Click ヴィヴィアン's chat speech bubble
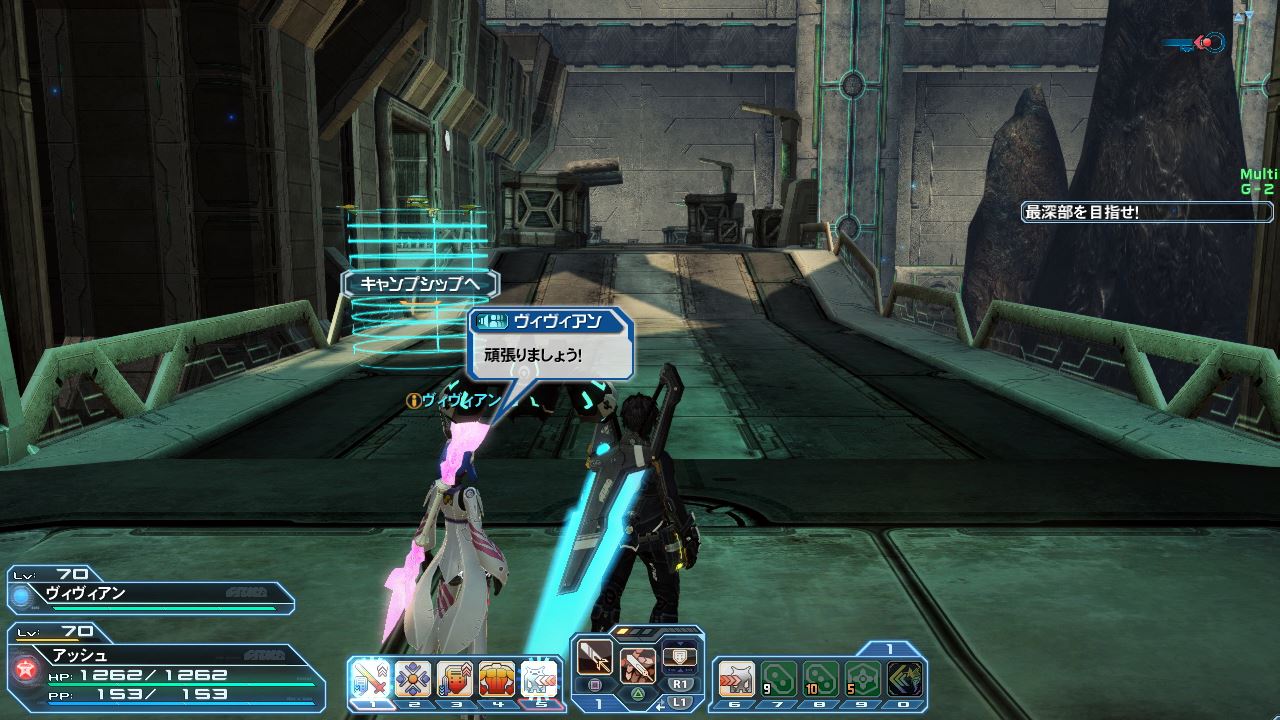Image resolution: width=1280 pixels, height=720 pixels. coord(552,345)
